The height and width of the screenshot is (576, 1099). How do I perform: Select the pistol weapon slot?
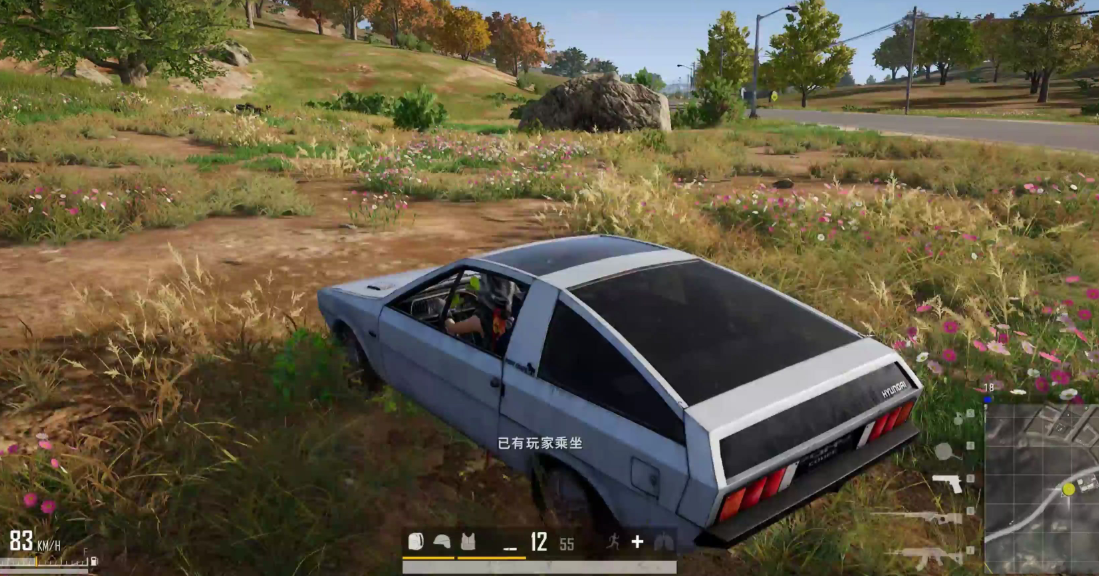coord(946,483)
